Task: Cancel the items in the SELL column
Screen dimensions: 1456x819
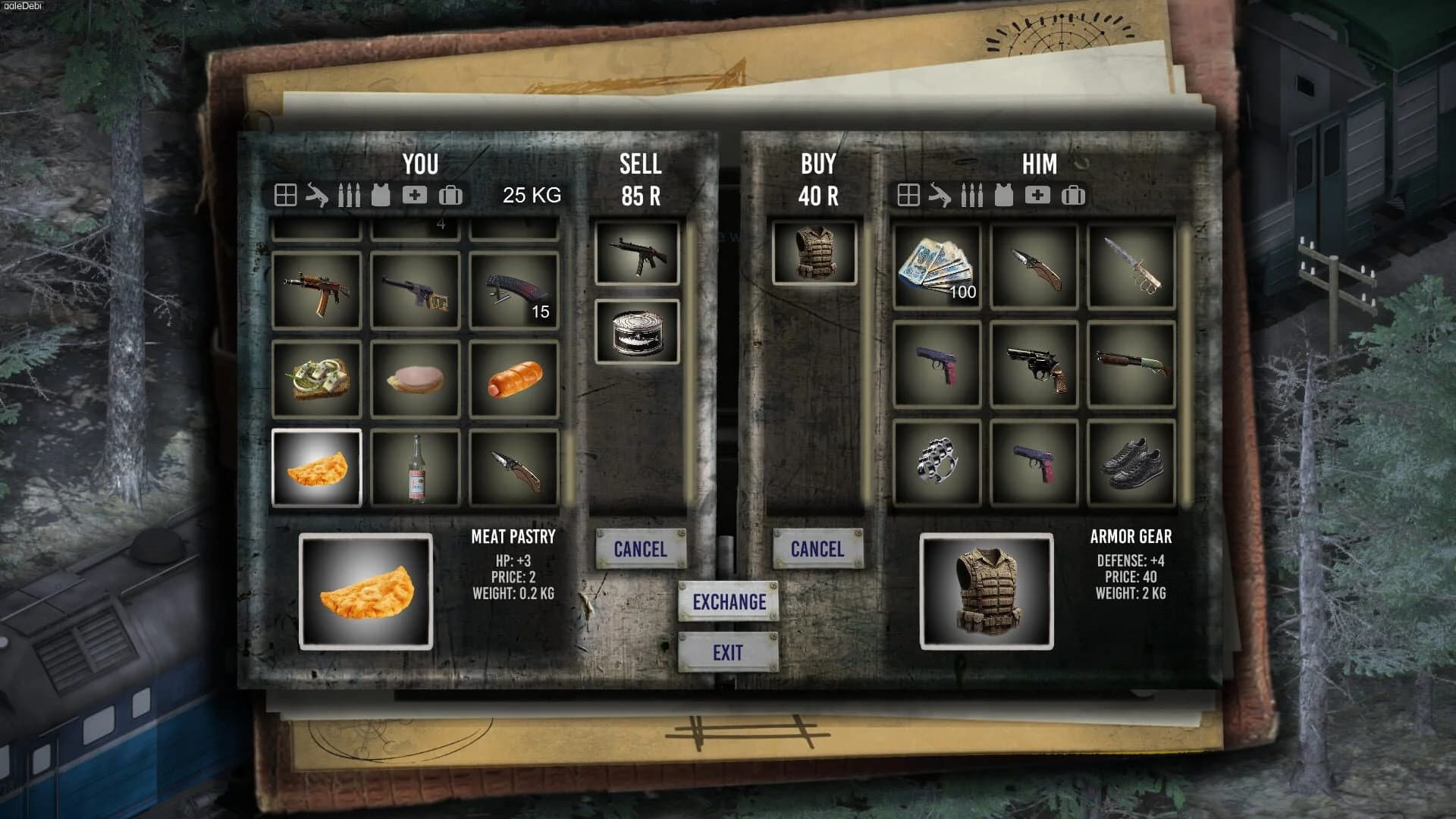Action: pos(641,549)
